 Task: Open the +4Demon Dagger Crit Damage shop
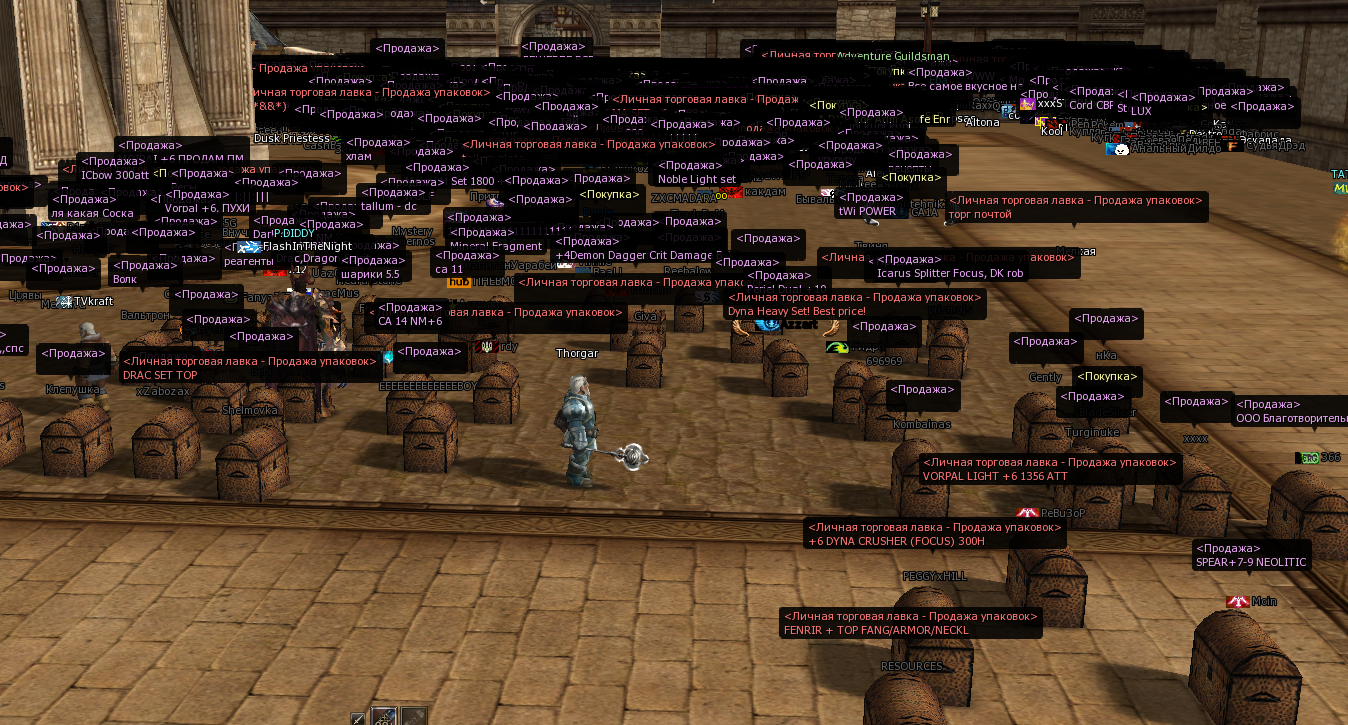(634, 255)
